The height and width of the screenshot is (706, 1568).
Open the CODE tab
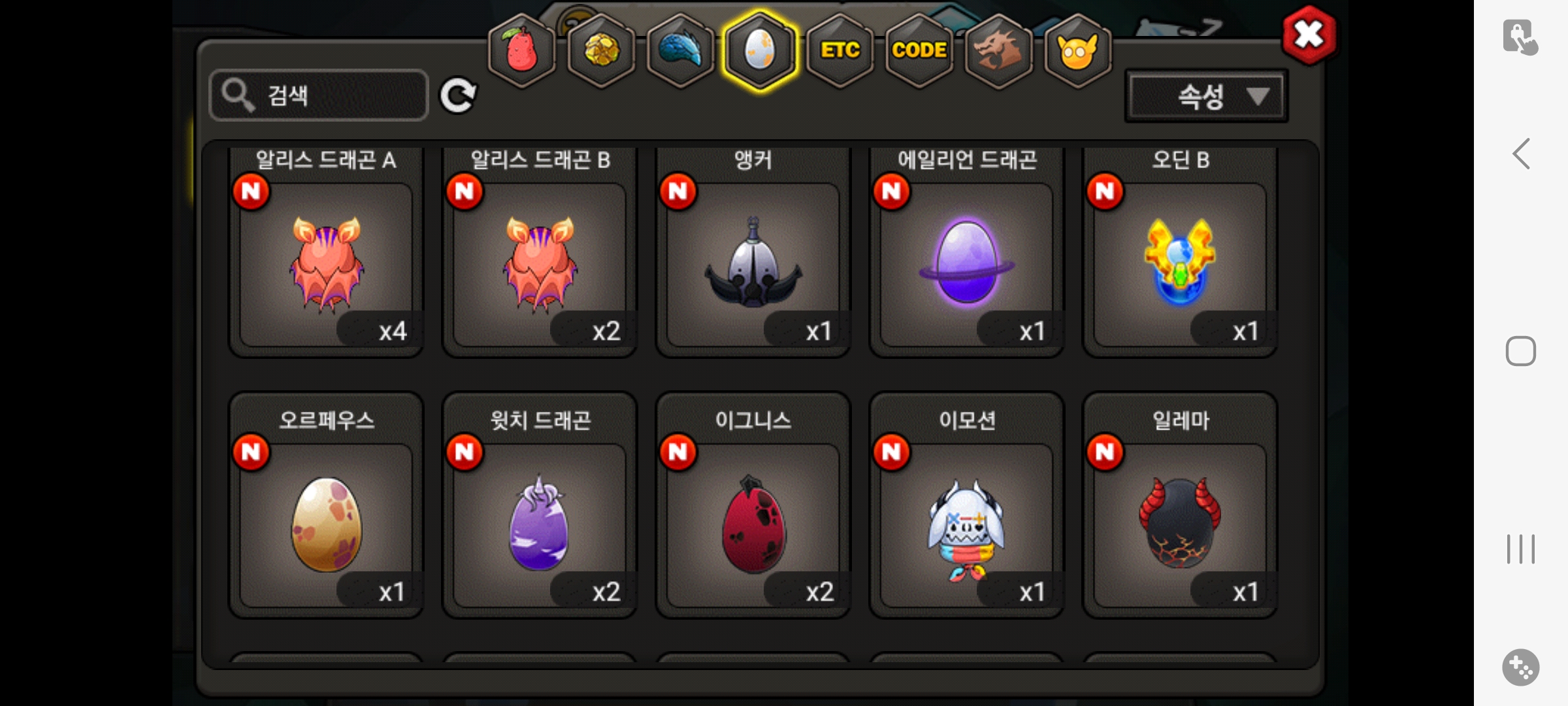(x=919, y=51)
